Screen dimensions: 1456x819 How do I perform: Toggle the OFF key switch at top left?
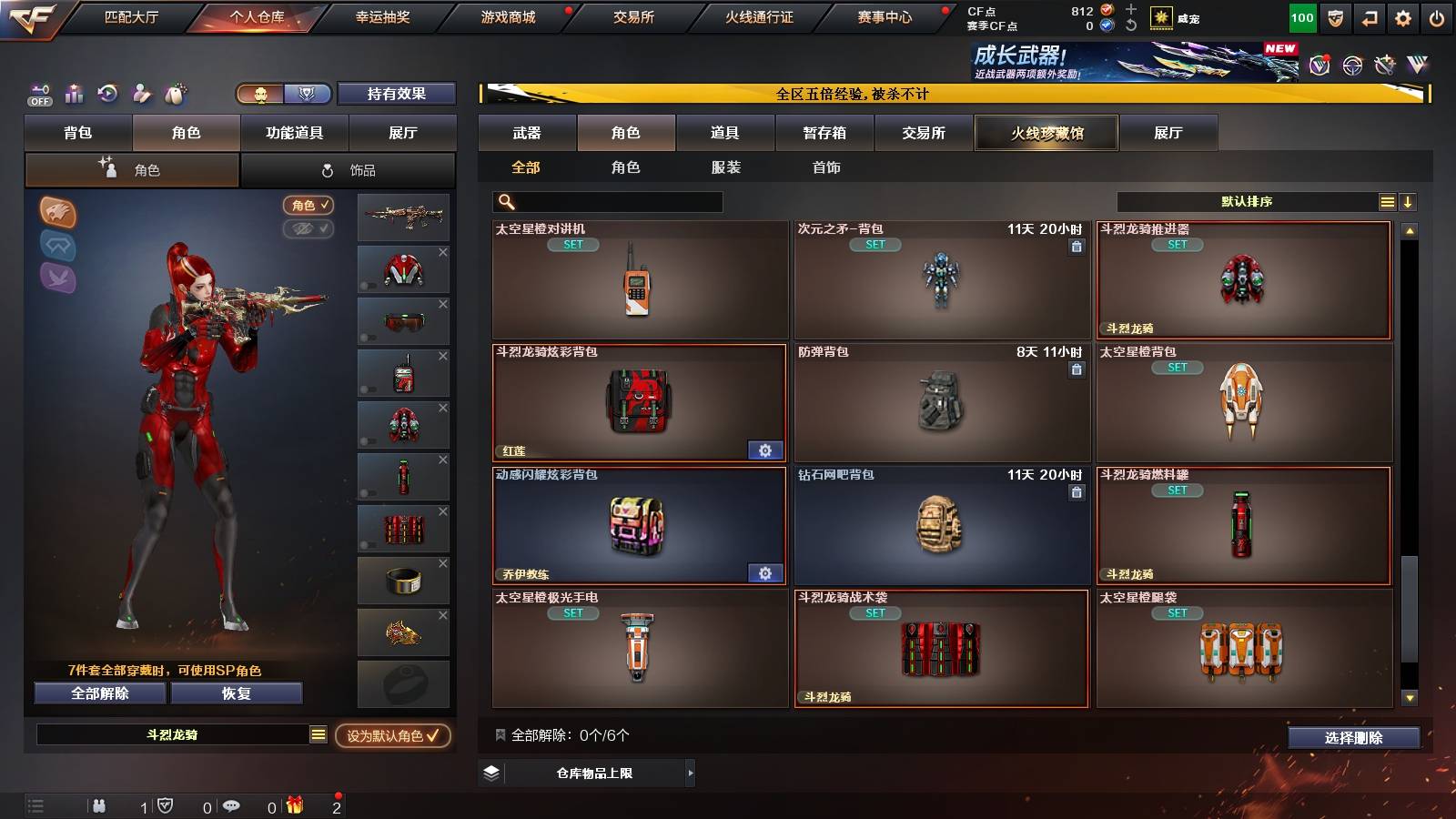click(38, 95)
